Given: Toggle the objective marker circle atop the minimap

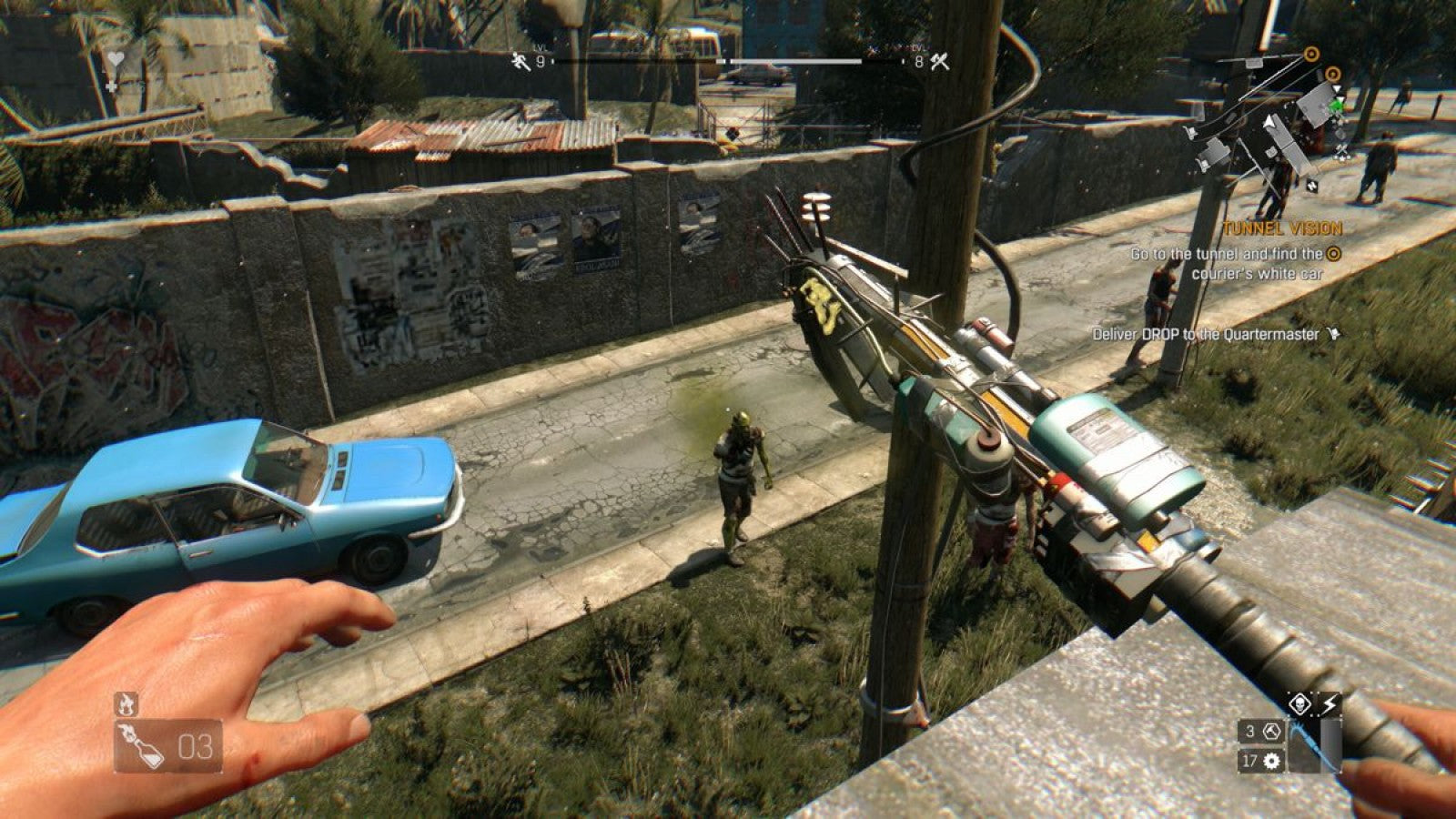Looking at the screenshot, I should [x=1313, y=53].
